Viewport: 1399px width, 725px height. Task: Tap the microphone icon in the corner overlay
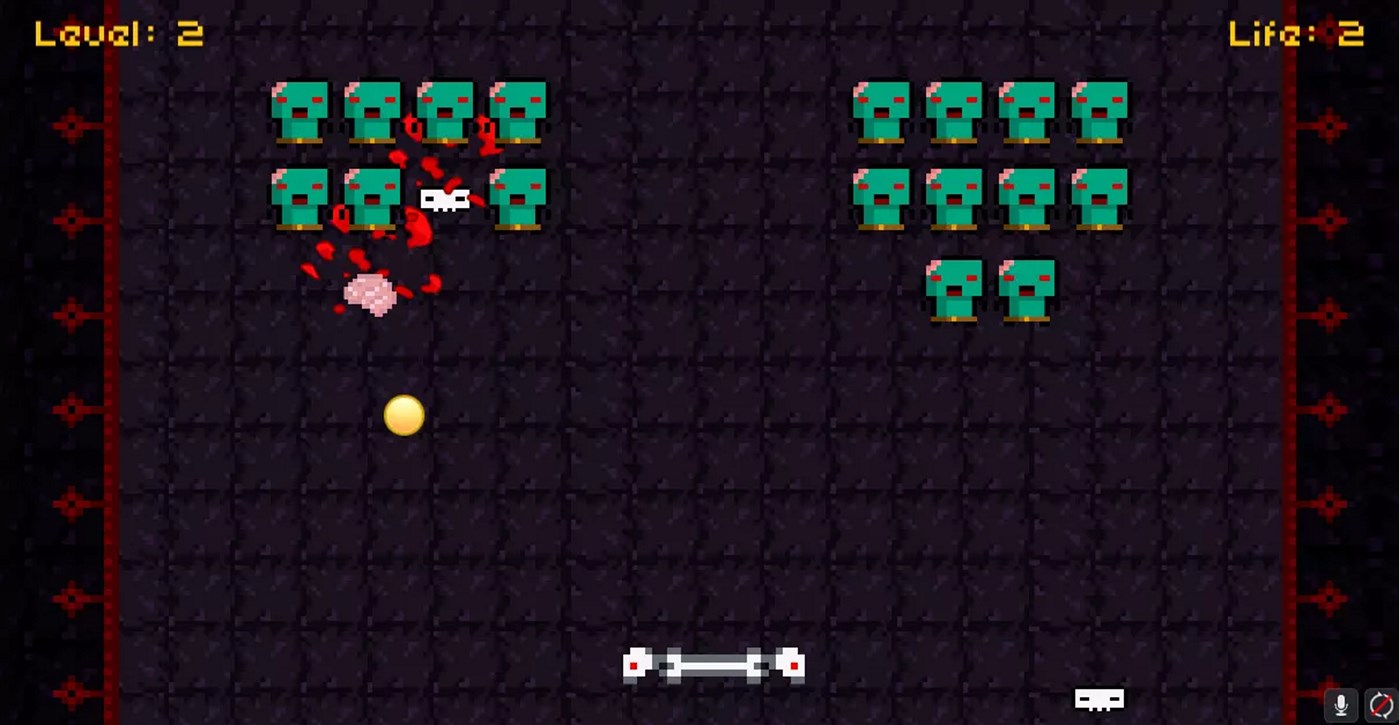click(1340, 703)
